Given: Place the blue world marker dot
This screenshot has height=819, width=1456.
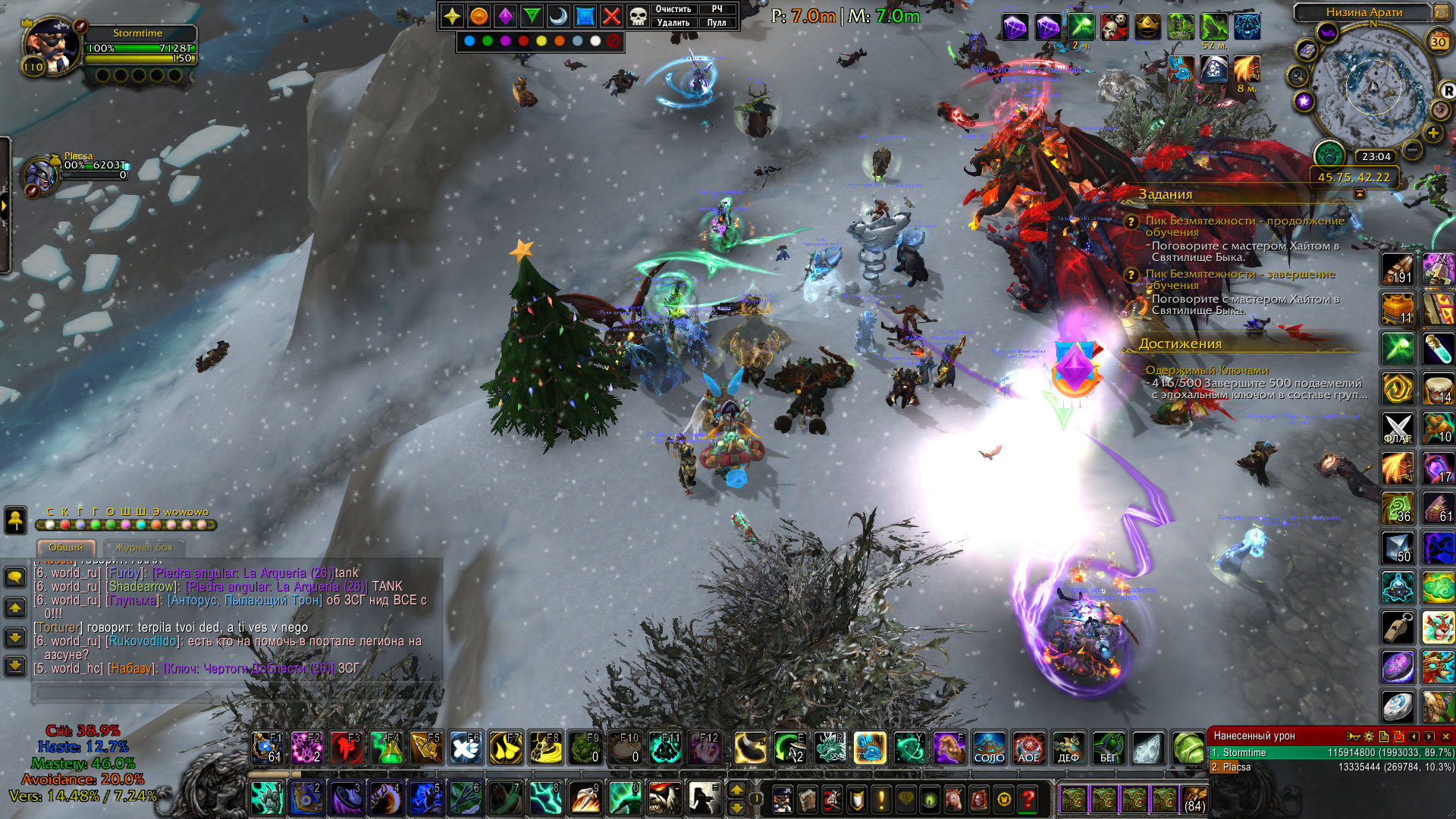Looking at the screenshot, I should coord(469,41).
